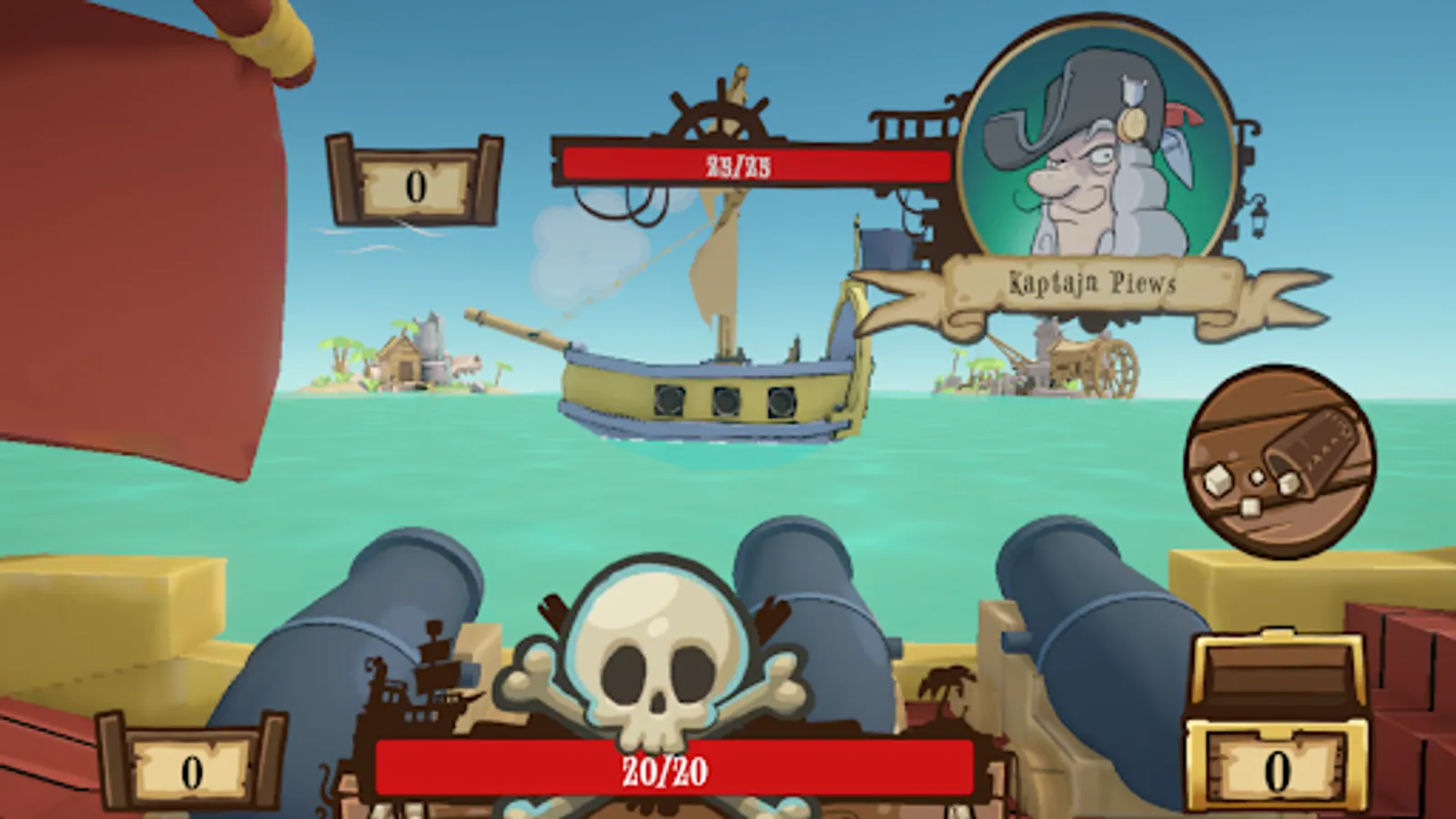Image resolution: width=1456 pixels, height=819 pixels.
Task: Expand the bottom-left score counter panel
Action: click(189, 767)
